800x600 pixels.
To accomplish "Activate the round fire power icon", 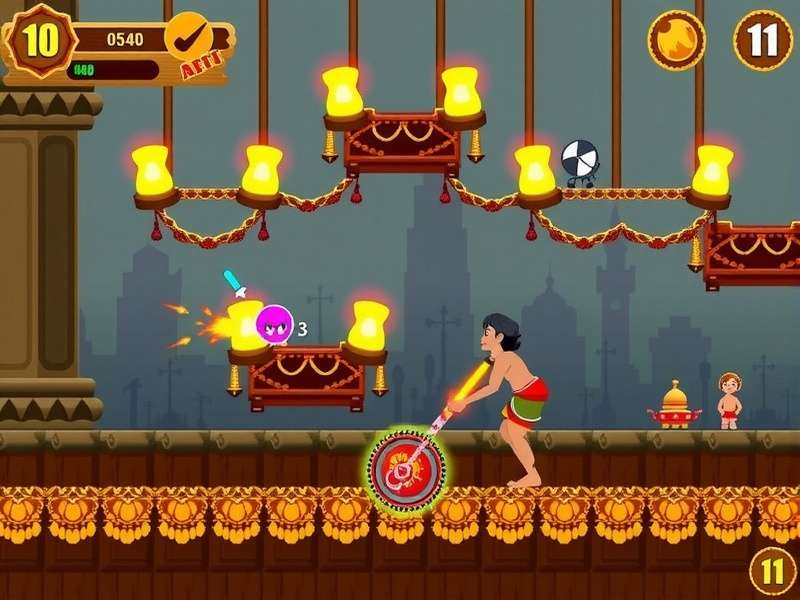I will 676,40.
